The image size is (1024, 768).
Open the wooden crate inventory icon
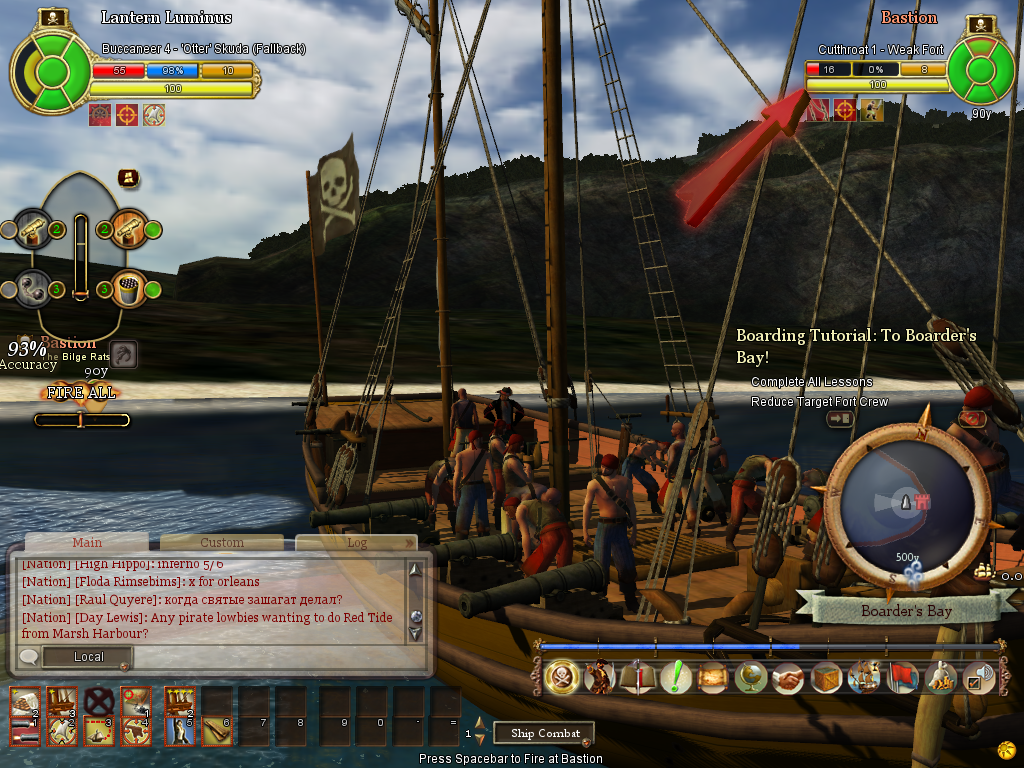pyautogui.click(x=826, y=678)
